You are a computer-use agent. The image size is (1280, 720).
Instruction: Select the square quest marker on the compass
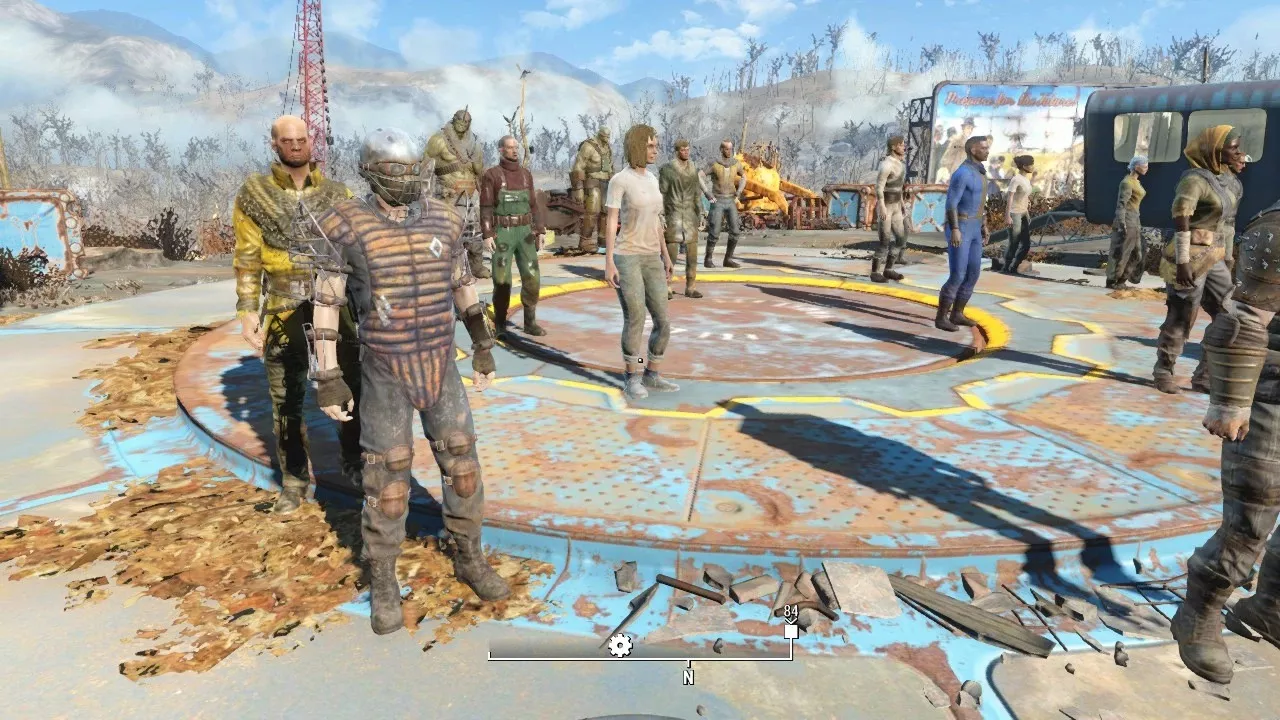[791, 631]
